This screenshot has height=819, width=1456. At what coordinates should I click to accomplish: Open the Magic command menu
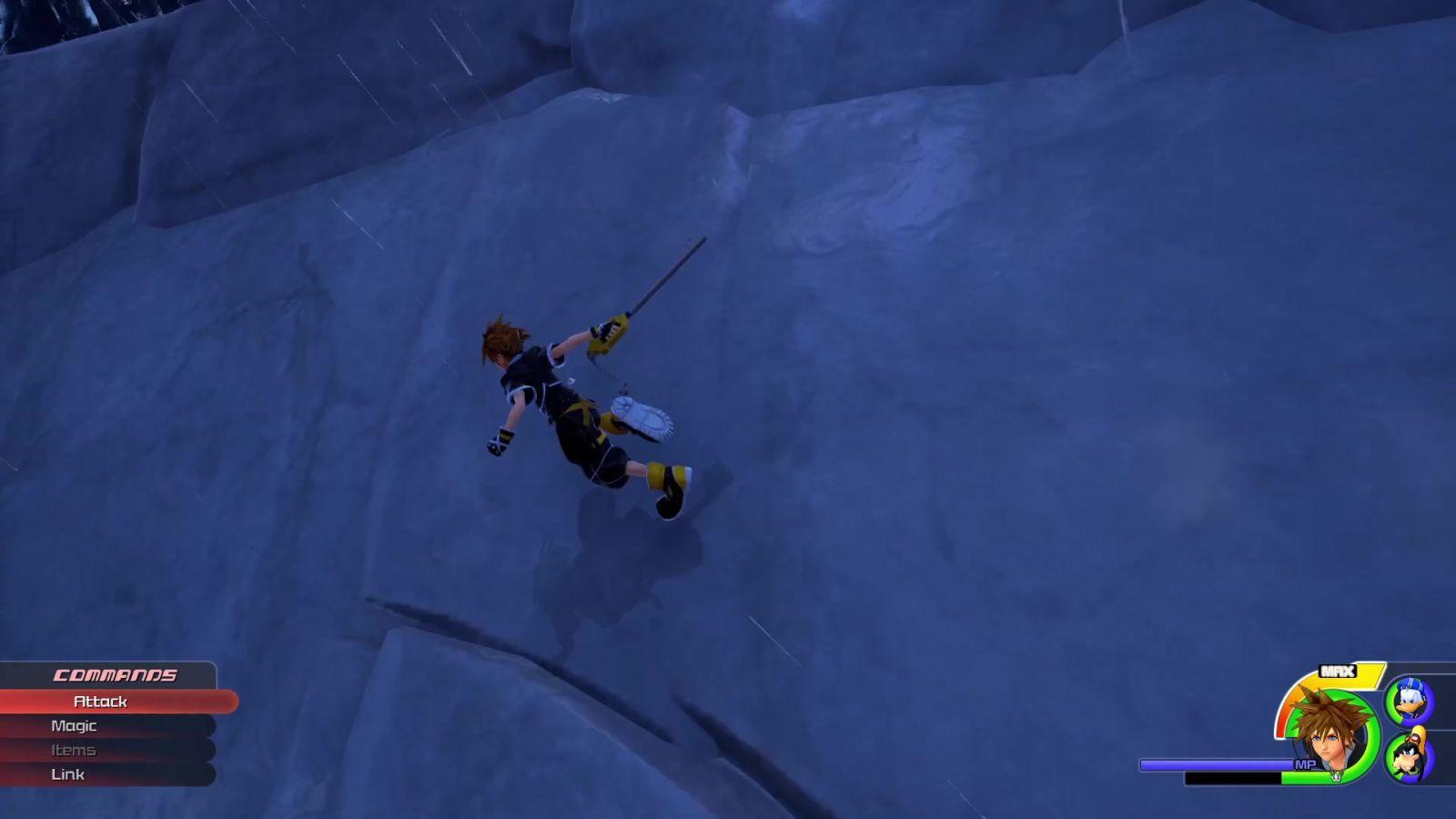pyautogui.click(x=75, y=726)
